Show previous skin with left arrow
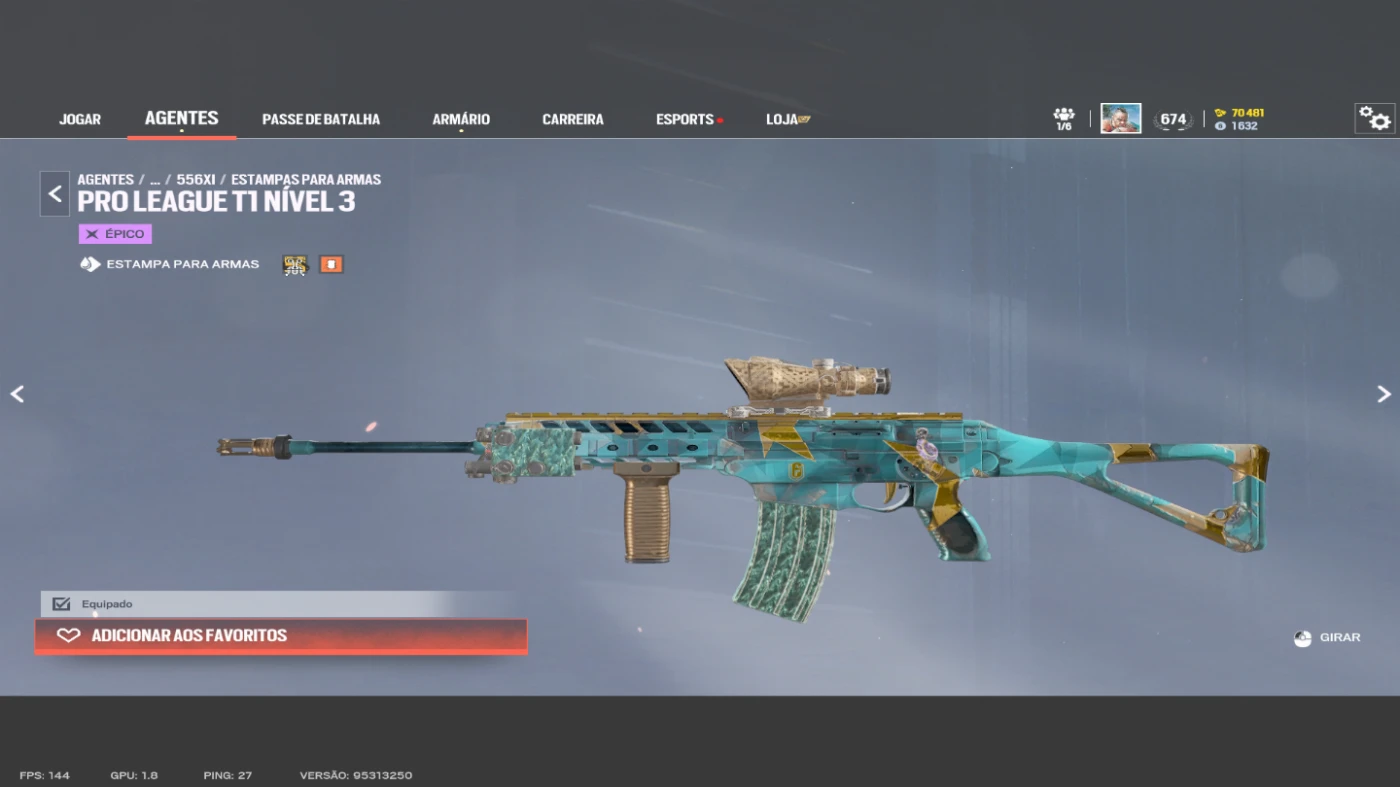The image size is (1400, 787). [17, 394]
